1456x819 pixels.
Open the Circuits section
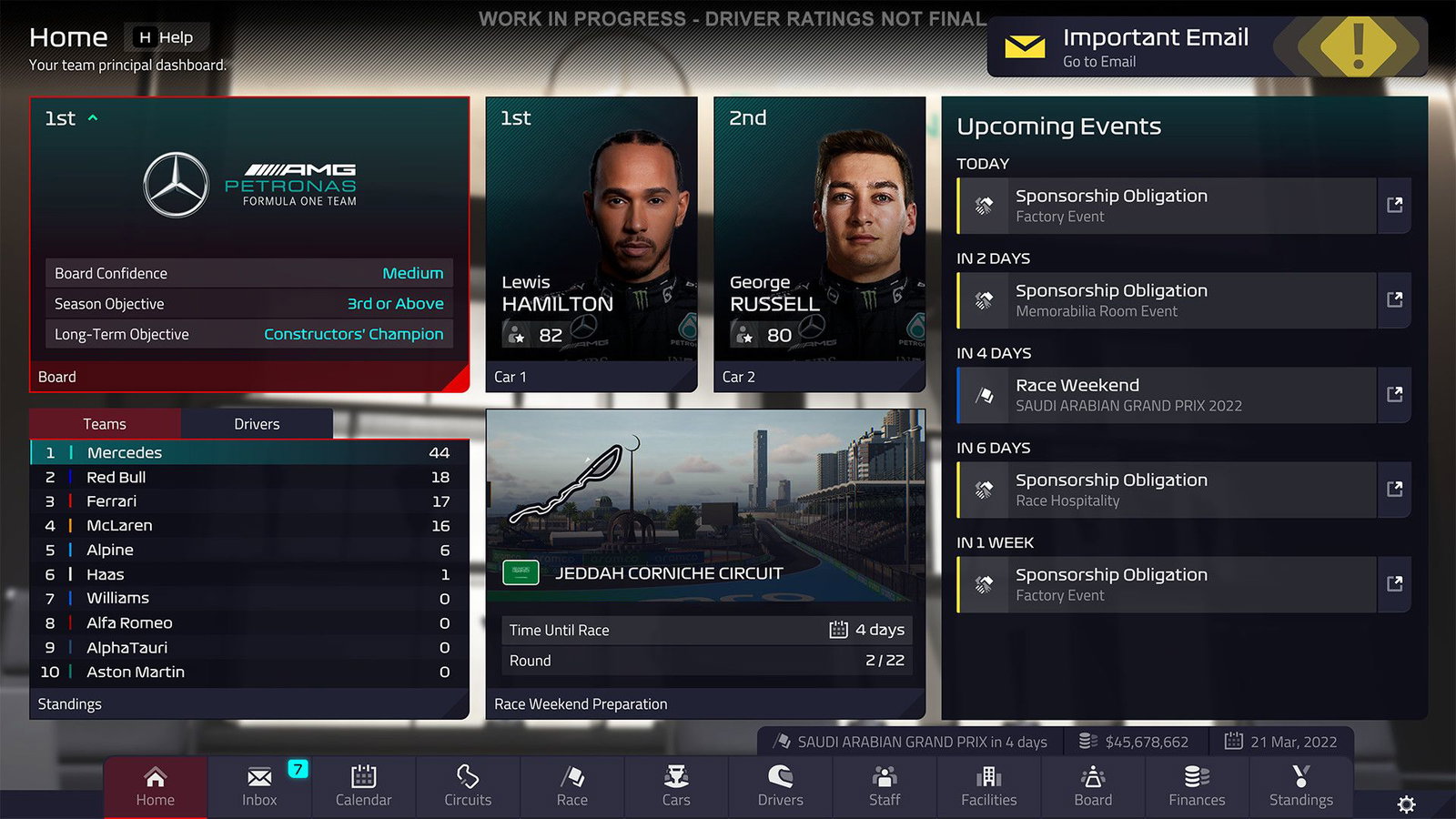[467, 785]
